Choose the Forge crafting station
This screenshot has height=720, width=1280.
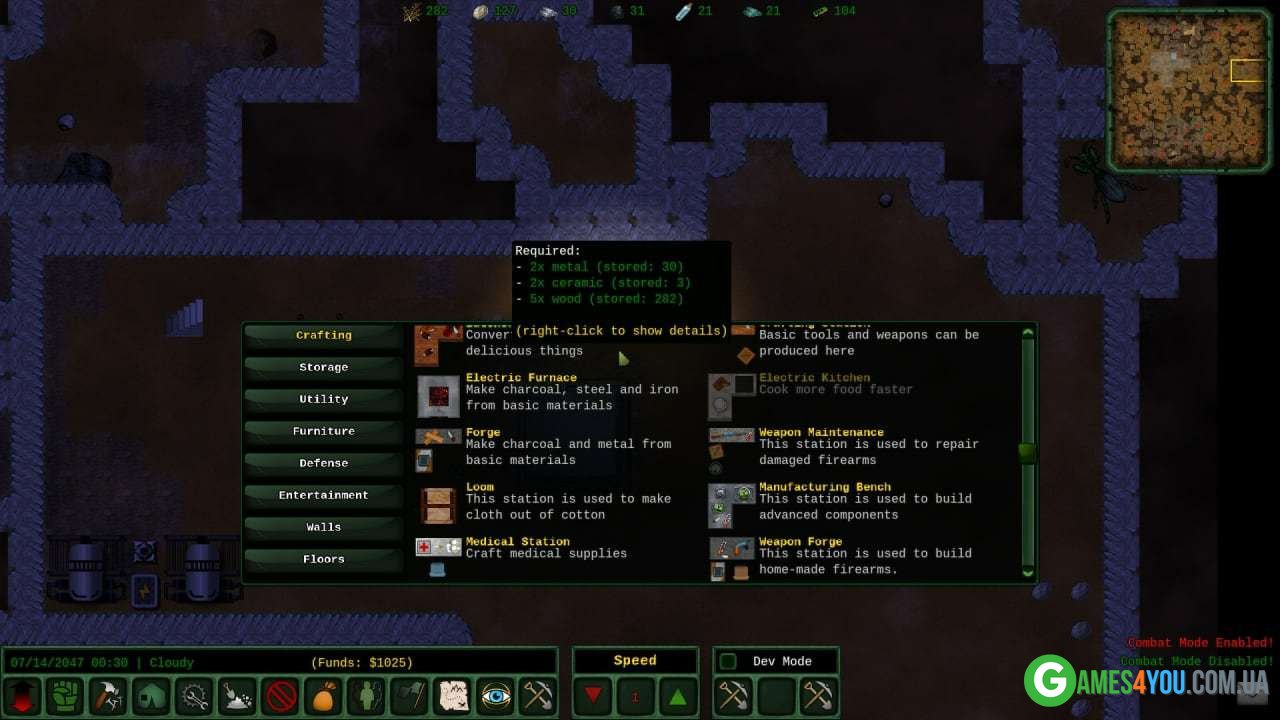point(483,433)
